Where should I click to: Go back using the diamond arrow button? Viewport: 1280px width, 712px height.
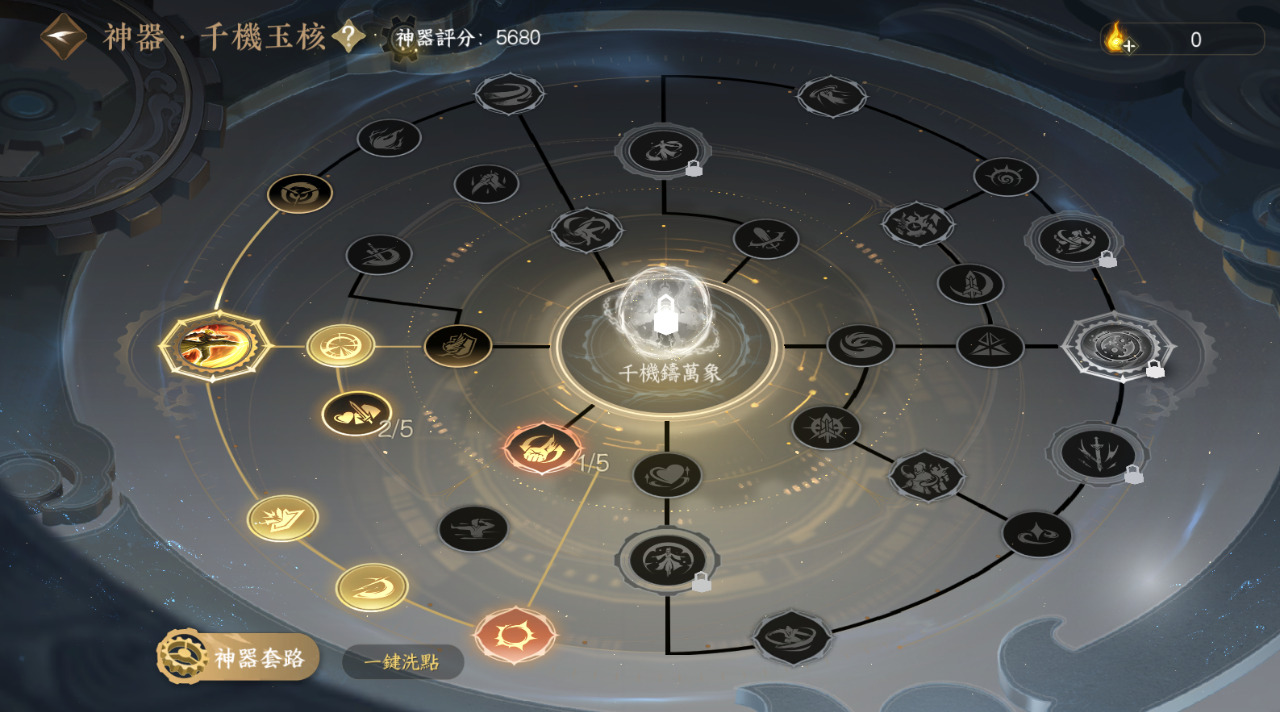point(62,37)
